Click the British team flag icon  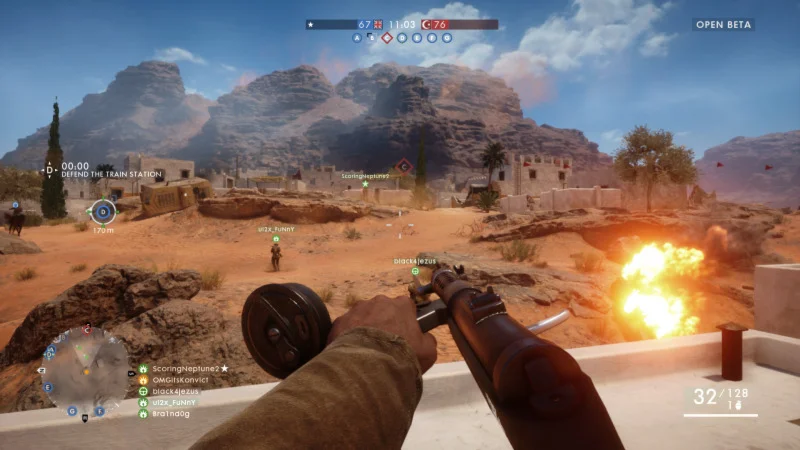tap(378, 24)
